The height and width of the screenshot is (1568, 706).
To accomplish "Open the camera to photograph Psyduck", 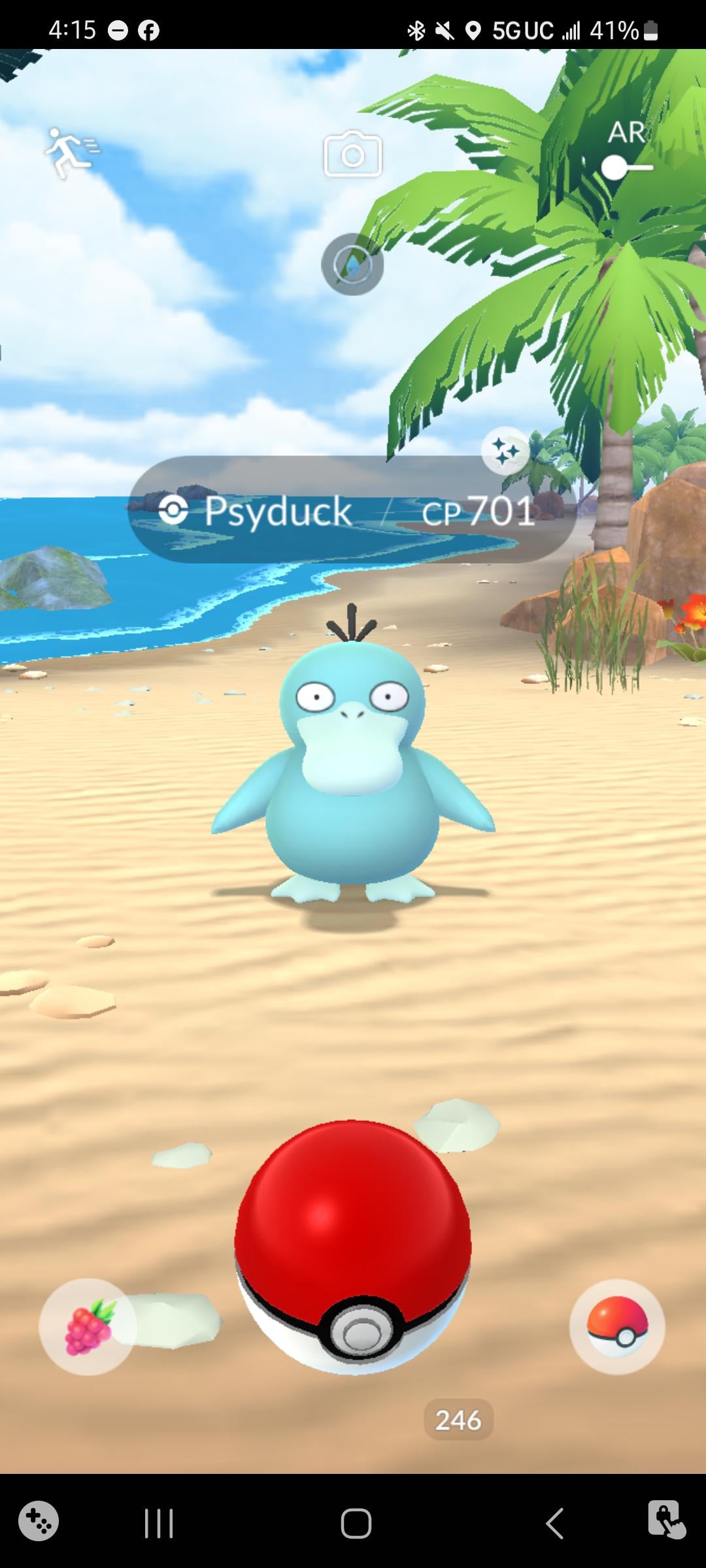I will pyautogui.click(x=352, y=154).
